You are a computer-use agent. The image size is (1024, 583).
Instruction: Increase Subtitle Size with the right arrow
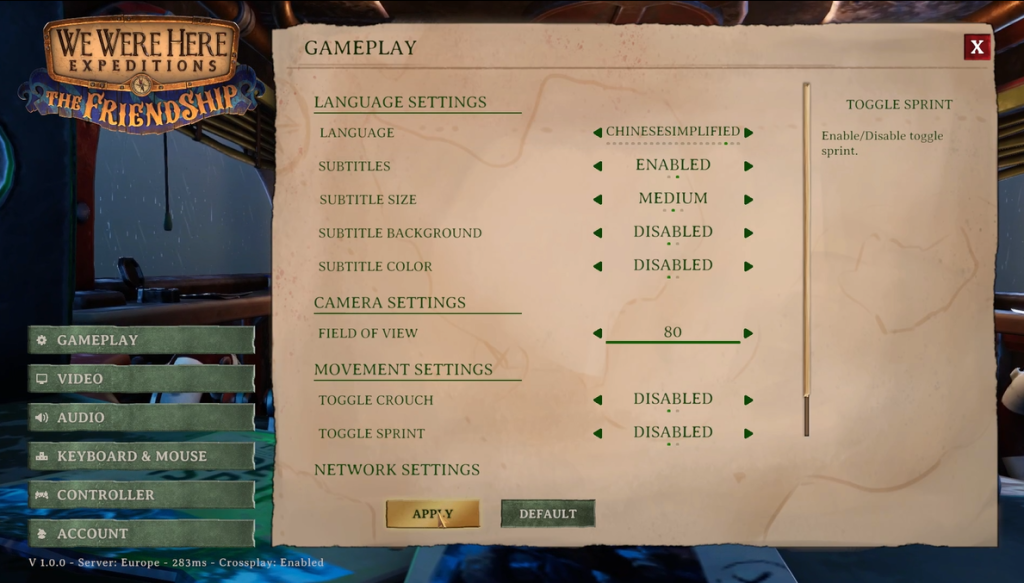click(x=749, y=199)
